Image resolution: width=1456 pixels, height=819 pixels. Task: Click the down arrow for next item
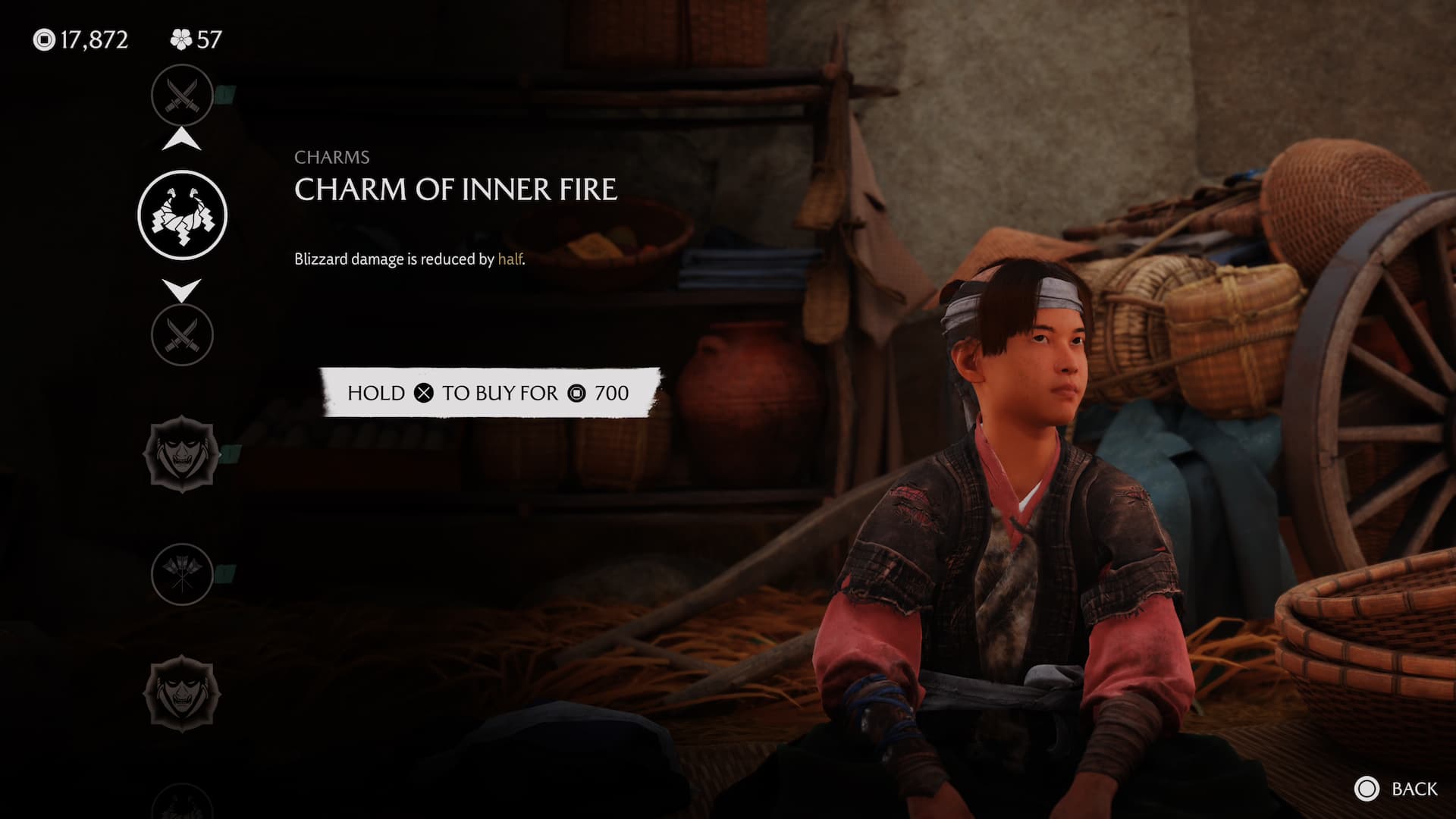pos(182,290)
